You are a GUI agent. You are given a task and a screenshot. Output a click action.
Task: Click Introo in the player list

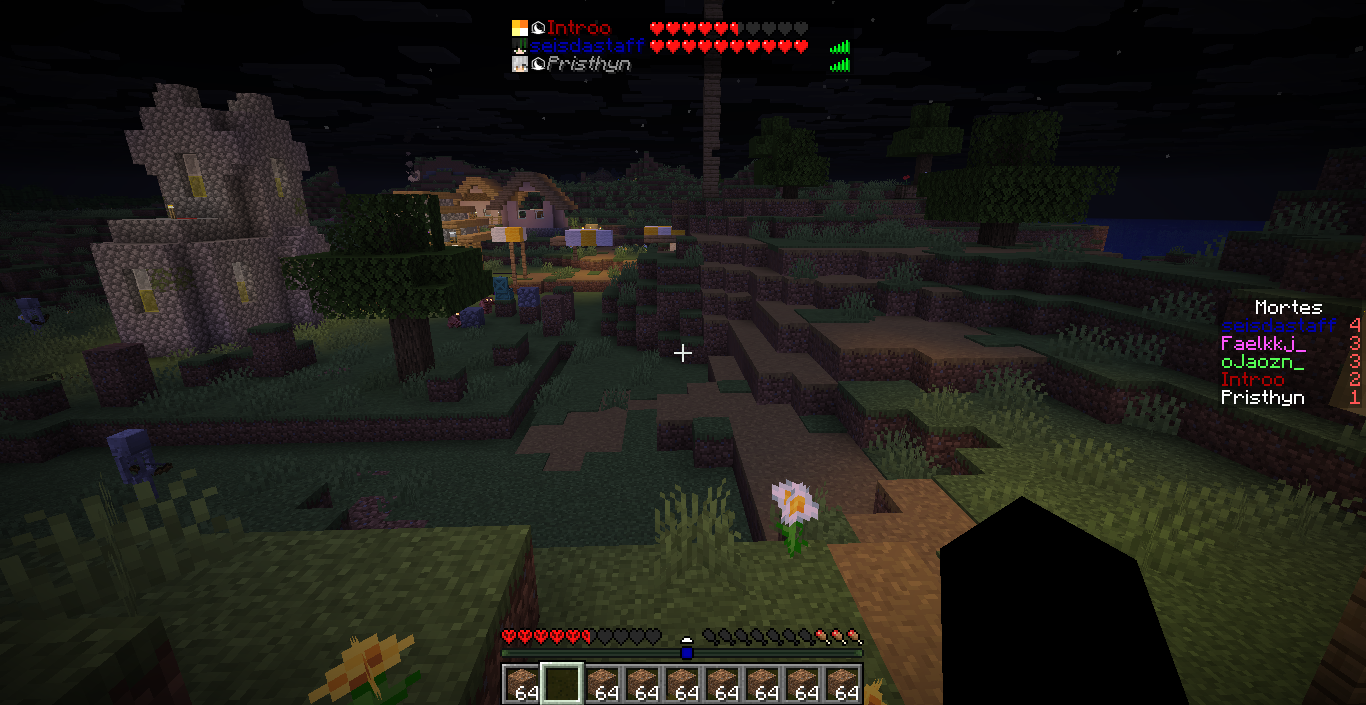(x=578, y=28)
